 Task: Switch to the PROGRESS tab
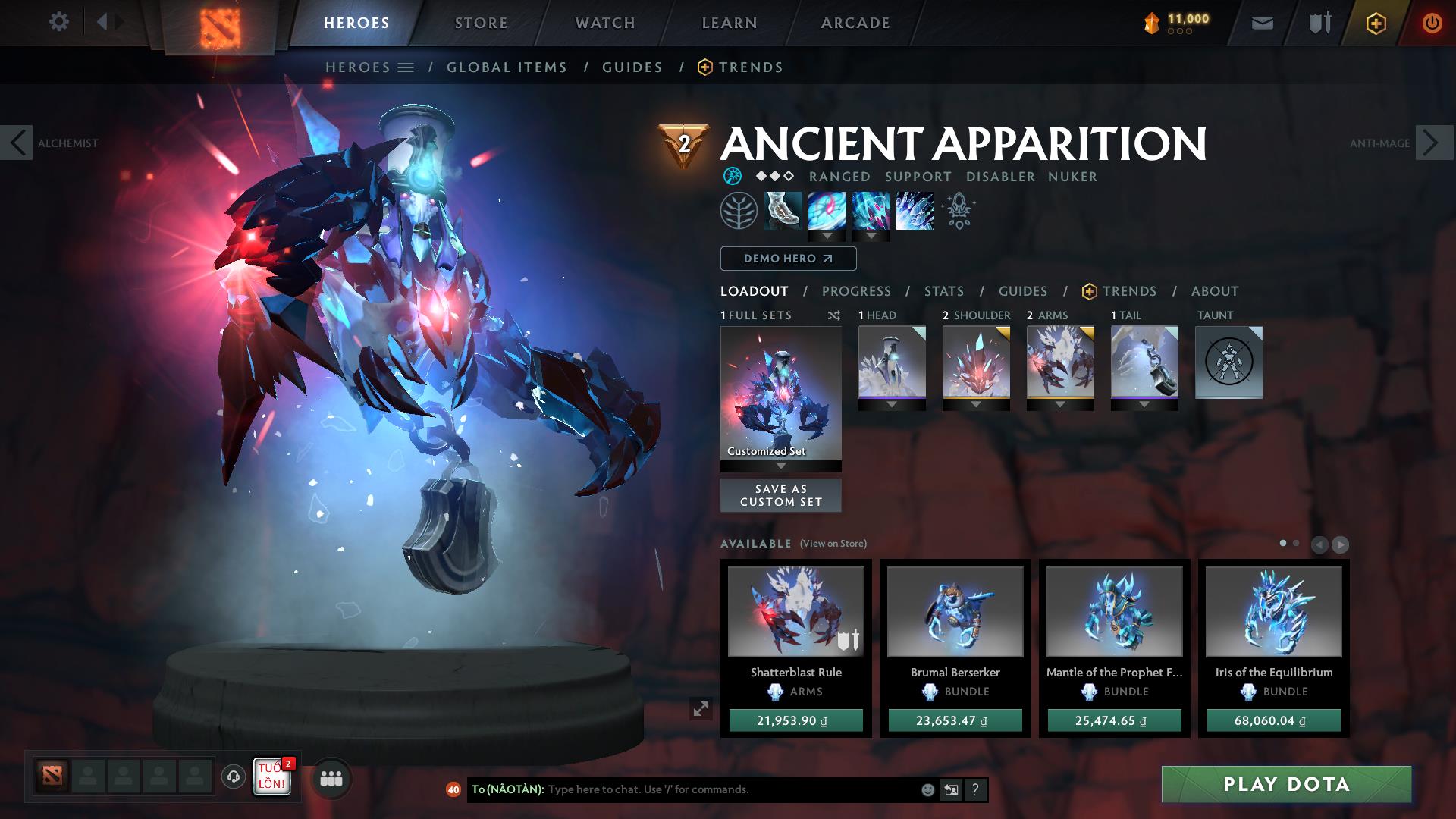coord(856,291)
